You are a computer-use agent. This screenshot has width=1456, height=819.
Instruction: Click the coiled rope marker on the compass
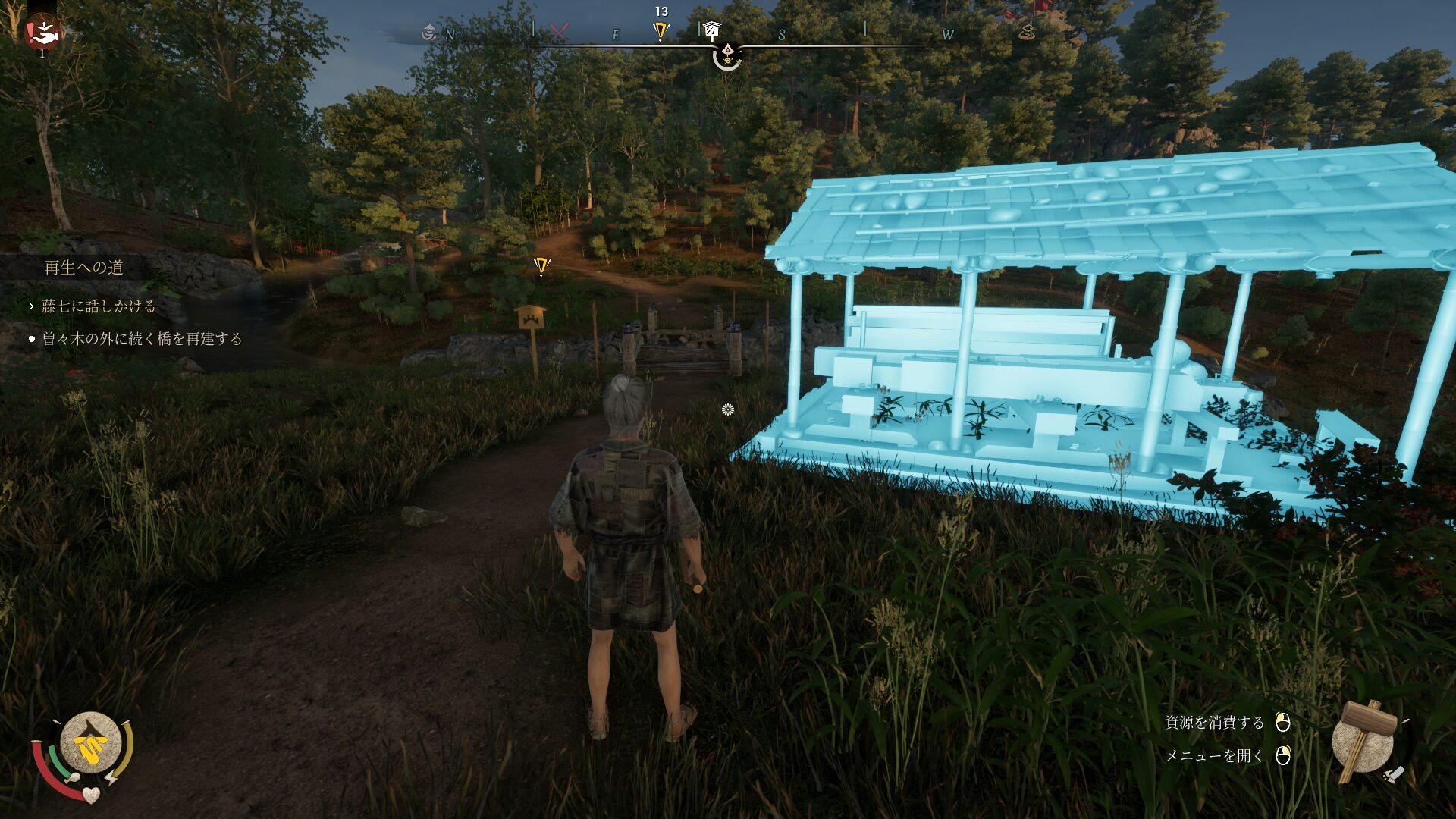tap(1027, 31)
